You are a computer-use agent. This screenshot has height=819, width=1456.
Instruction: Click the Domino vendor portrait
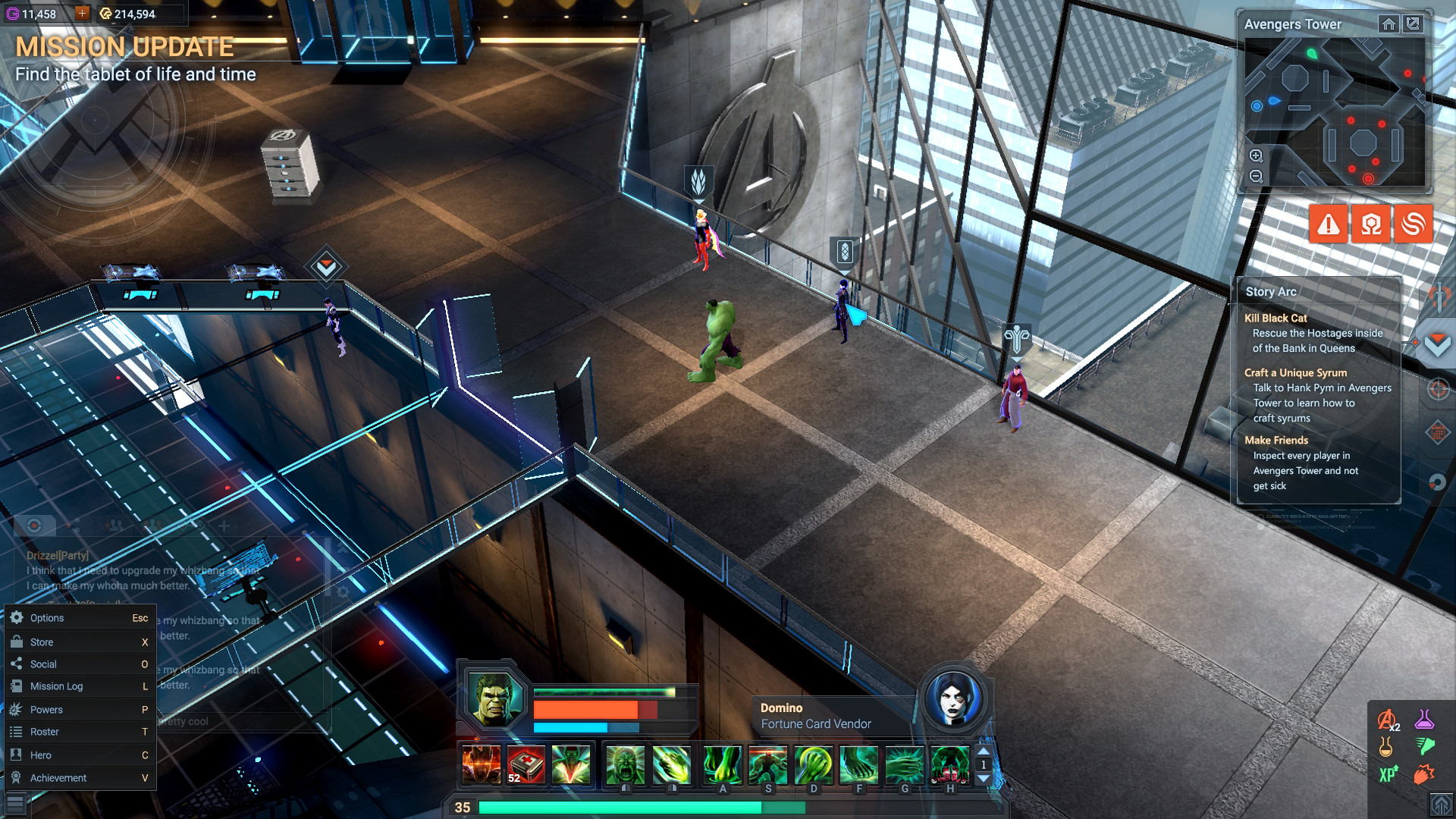point(954,698)
